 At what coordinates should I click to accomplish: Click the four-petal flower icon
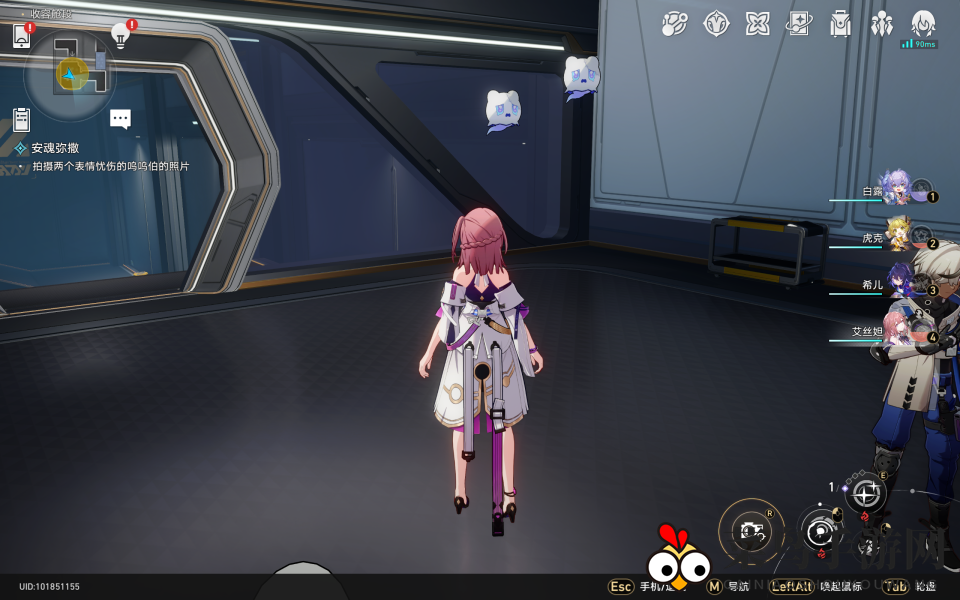coord(758,24)
